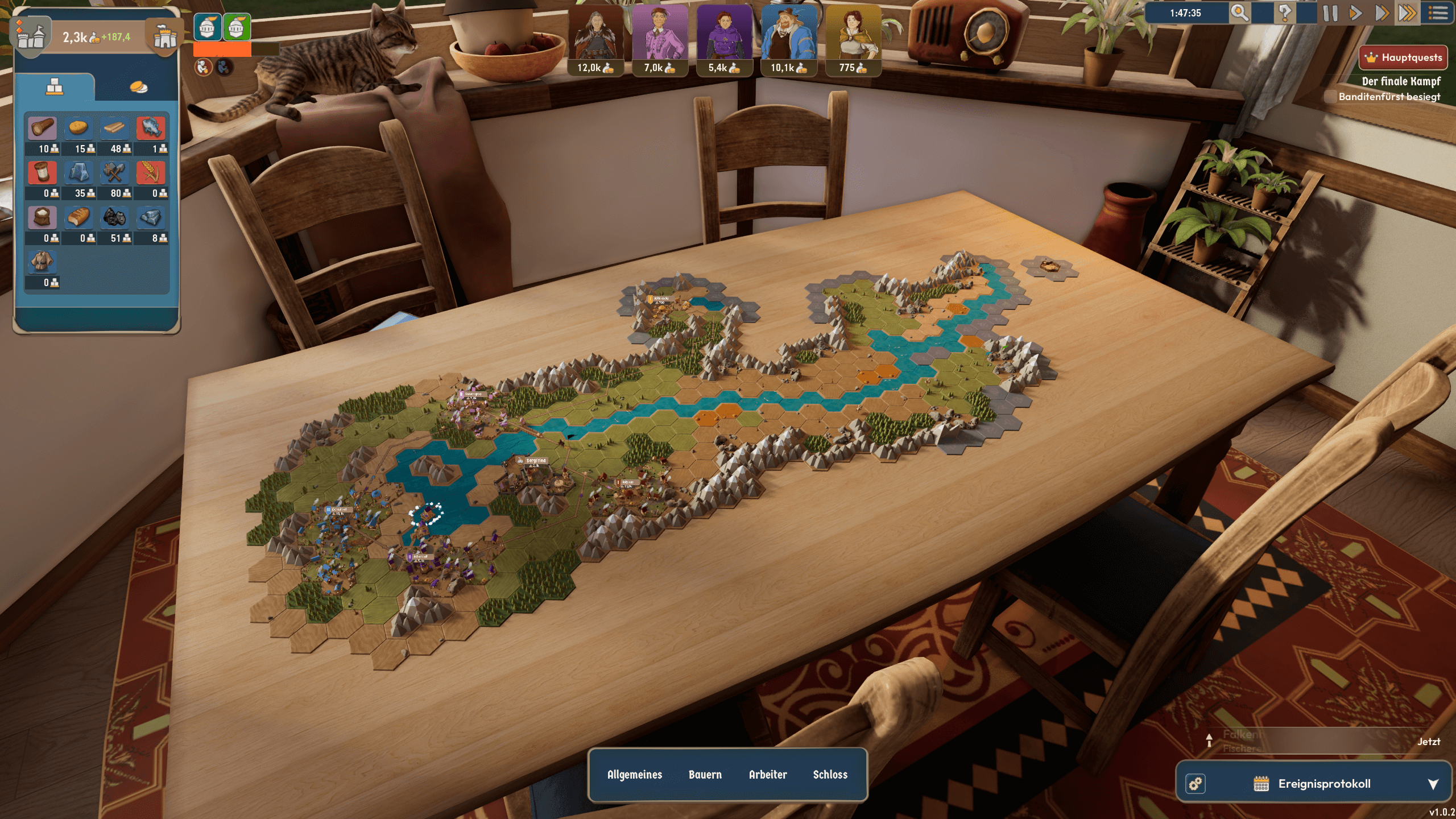Open the Arbeiter tab
Screen dimensions: 1456x819
(768, 775)
